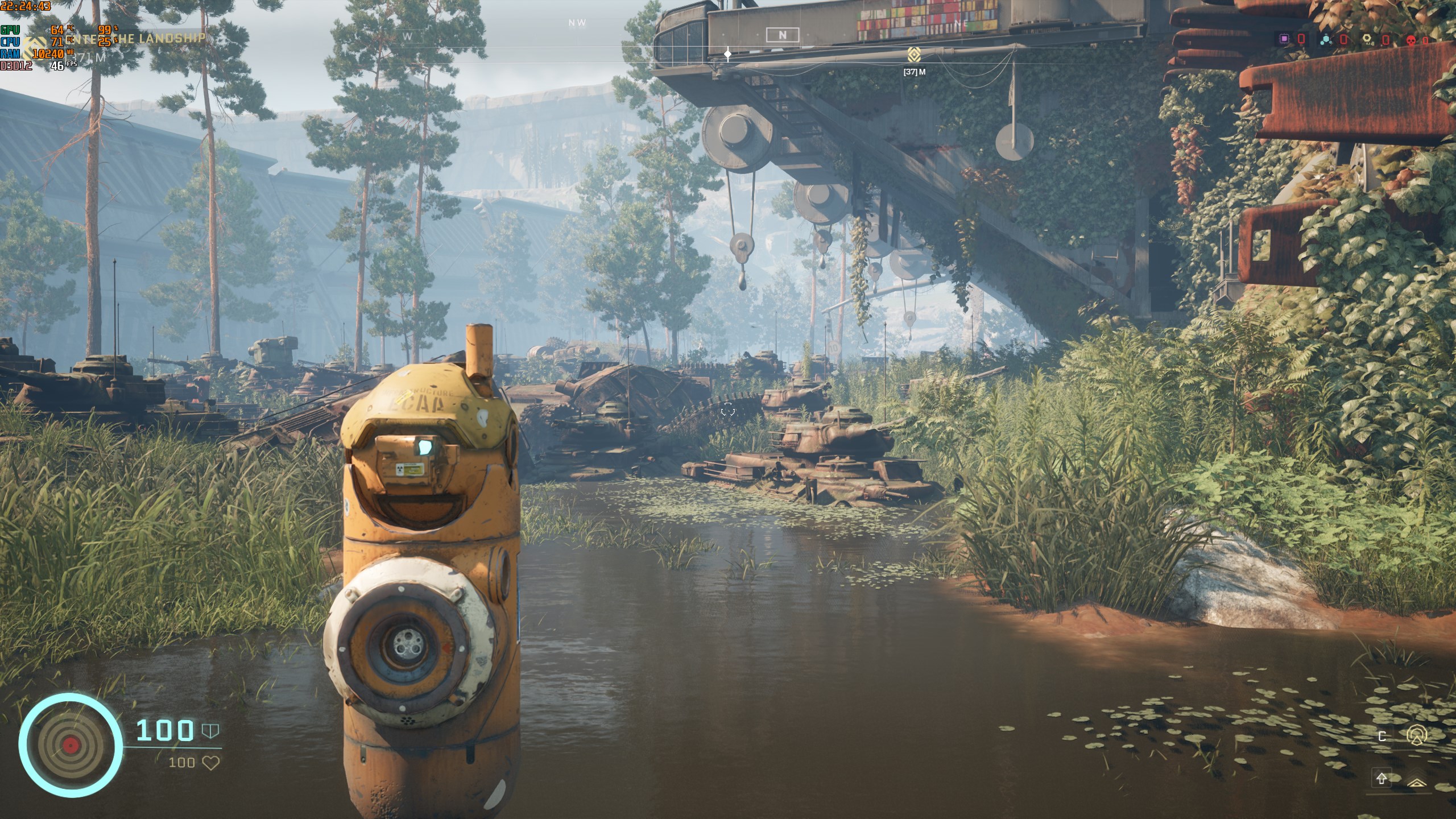Click the purple chip resource icon
The image size is (1456, 819).
[1280, 39]
